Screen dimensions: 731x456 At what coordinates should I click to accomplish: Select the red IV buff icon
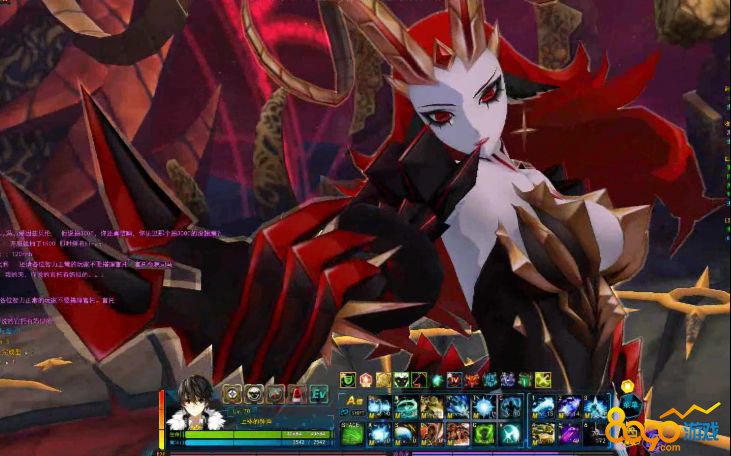tap(454, 380)
